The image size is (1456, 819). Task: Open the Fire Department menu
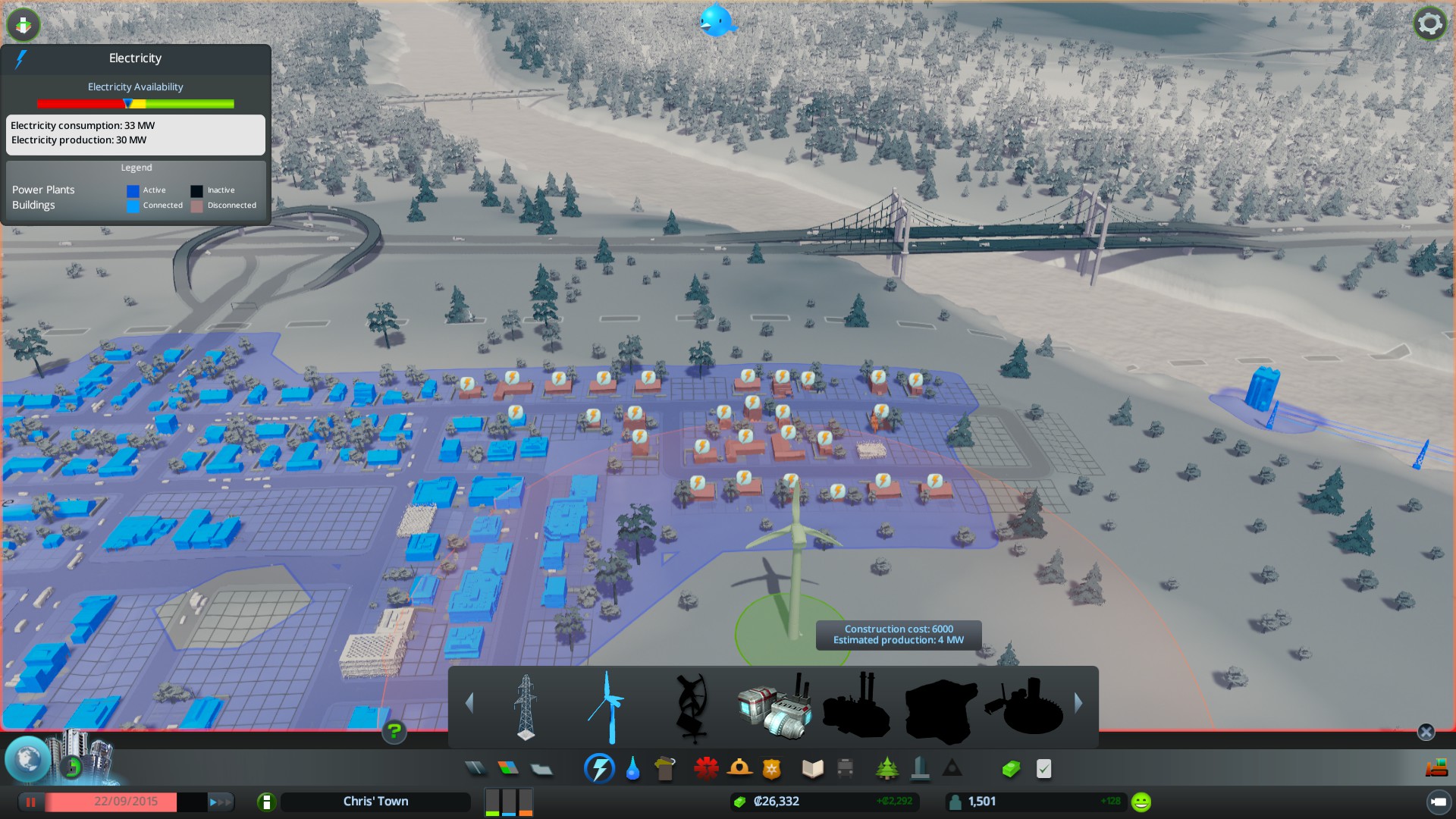tap(739, 769)
